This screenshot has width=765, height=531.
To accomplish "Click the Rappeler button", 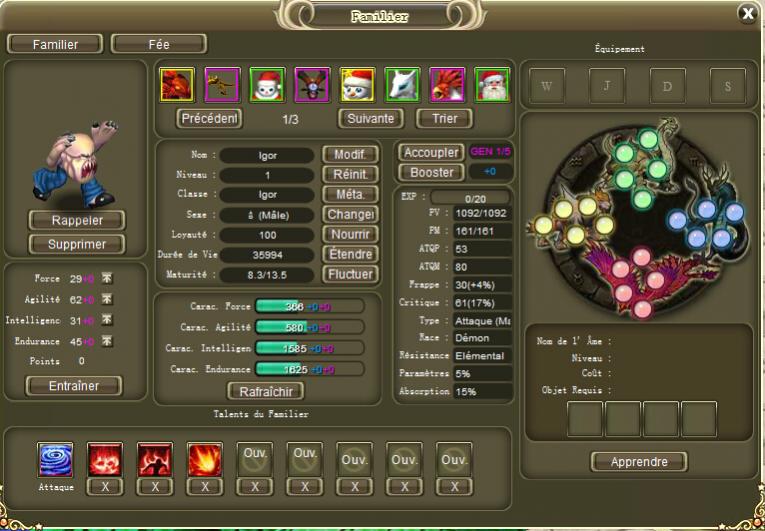I will (77, 220).
